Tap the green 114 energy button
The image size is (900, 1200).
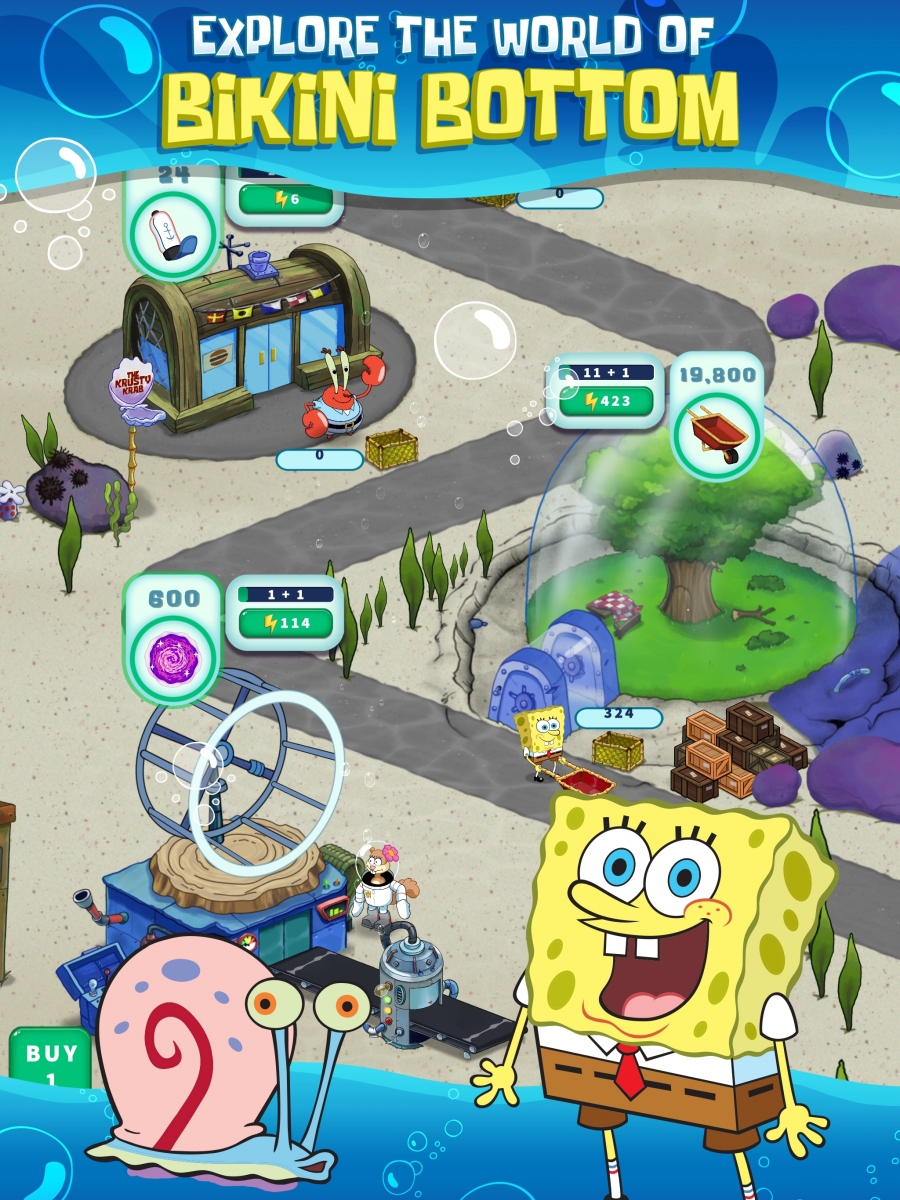click(x=290, y=623)
